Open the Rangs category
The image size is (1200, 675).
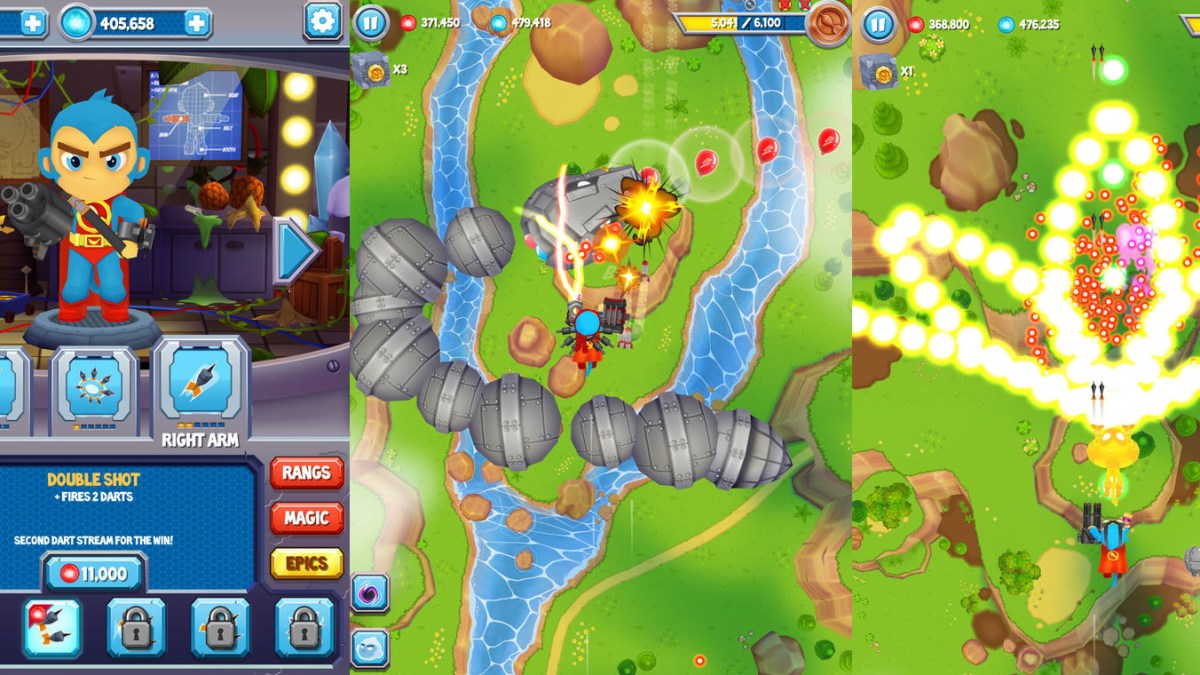(x=306, y=473)
